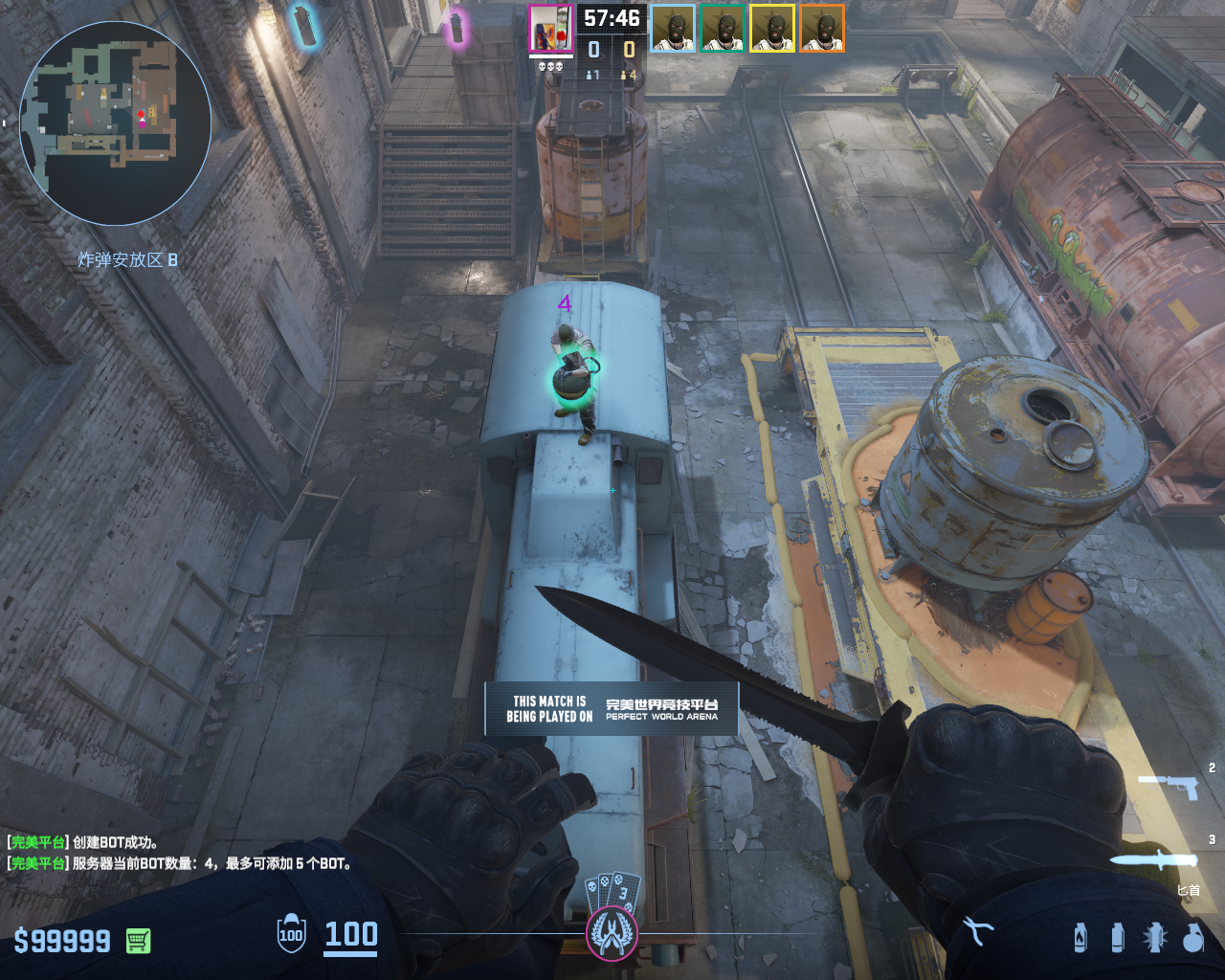Select the yellow-framed bot avatar
The width and height of the screenshot is (1225, 980).
click(772, 29)
